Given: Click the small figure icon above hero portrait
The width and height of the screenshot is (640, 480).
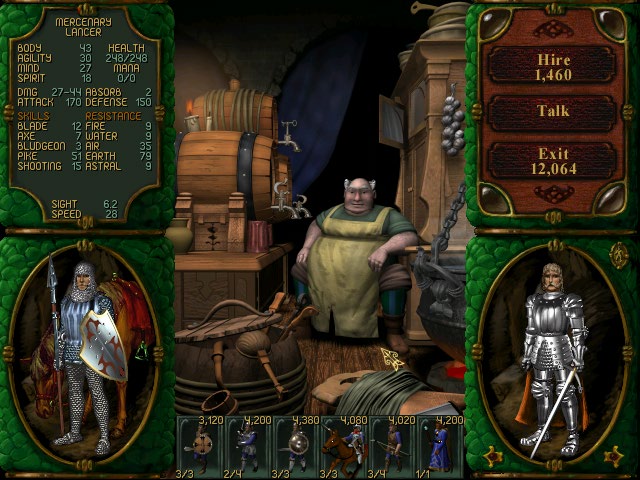Looking at the screenshot, I should tap(618, 255).
